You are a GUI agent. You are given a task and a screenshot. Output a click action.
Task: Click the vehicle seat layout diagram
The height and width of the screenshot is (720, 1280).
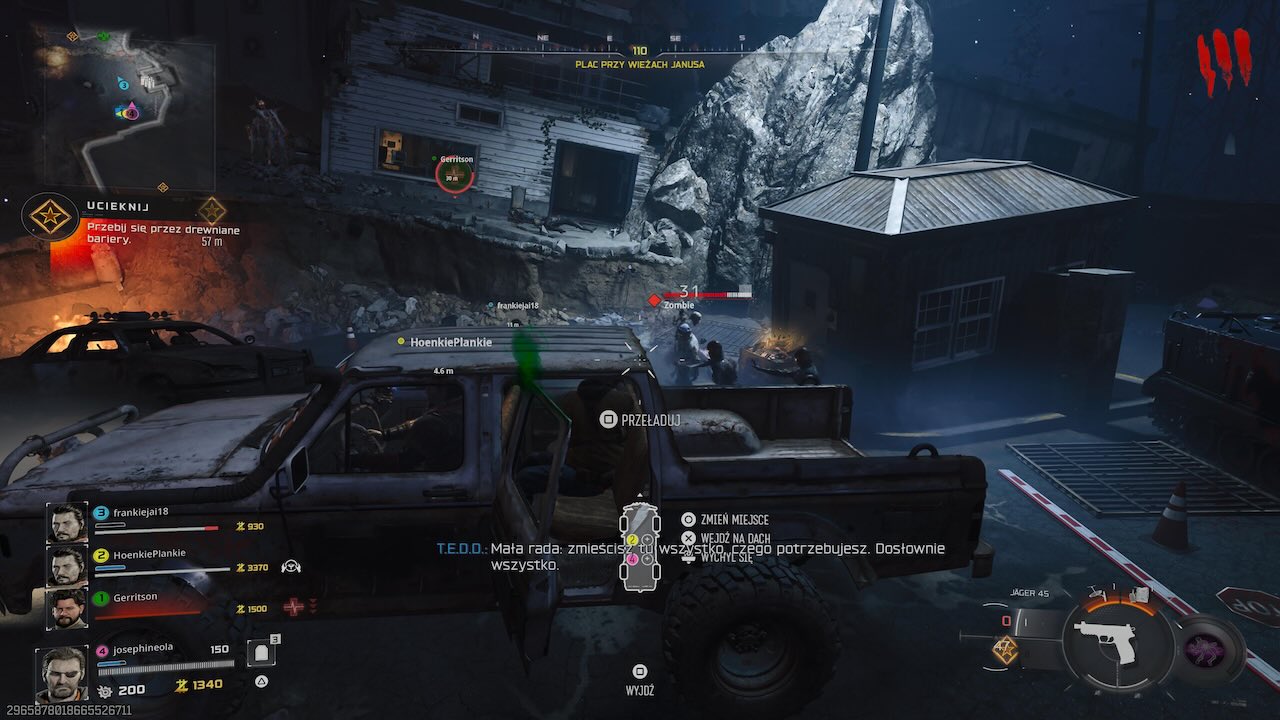pyautogui.click(x=640, y=548)
